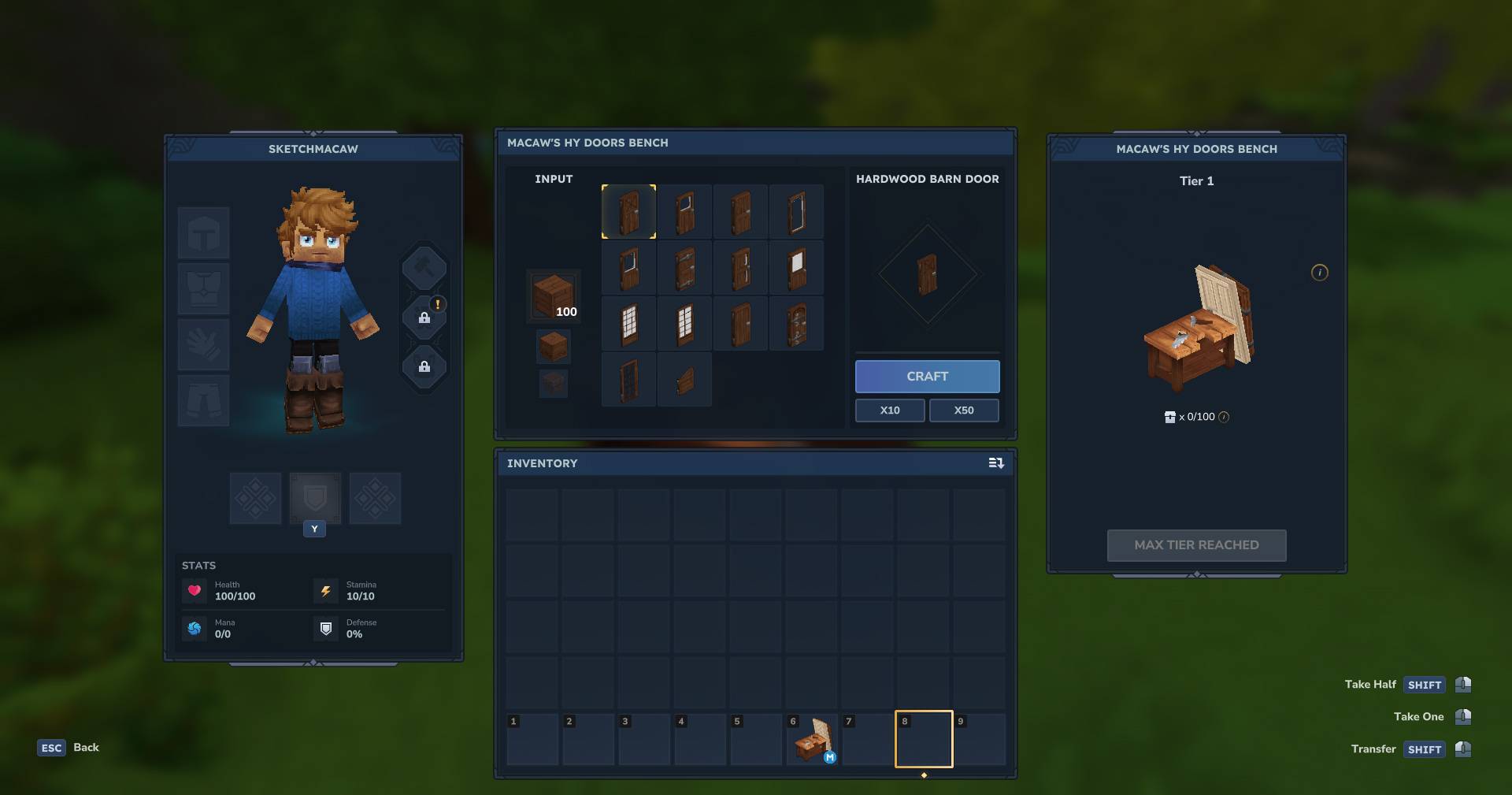Sort the inventory with the sort icon
The image size is (1512, 795).
pos(996,463)
